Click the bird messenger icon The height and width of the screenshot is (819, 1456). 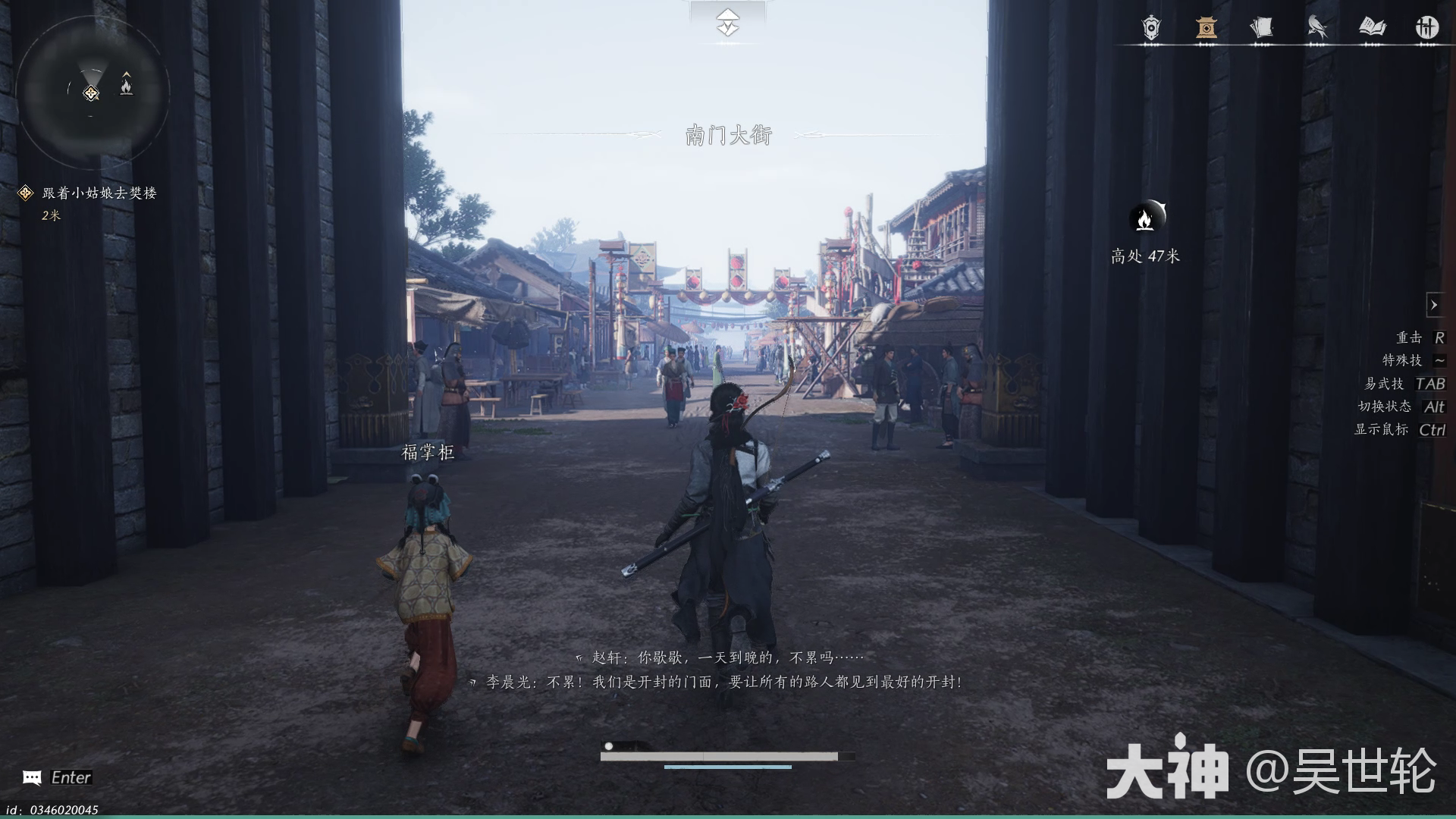(1316, 27)
